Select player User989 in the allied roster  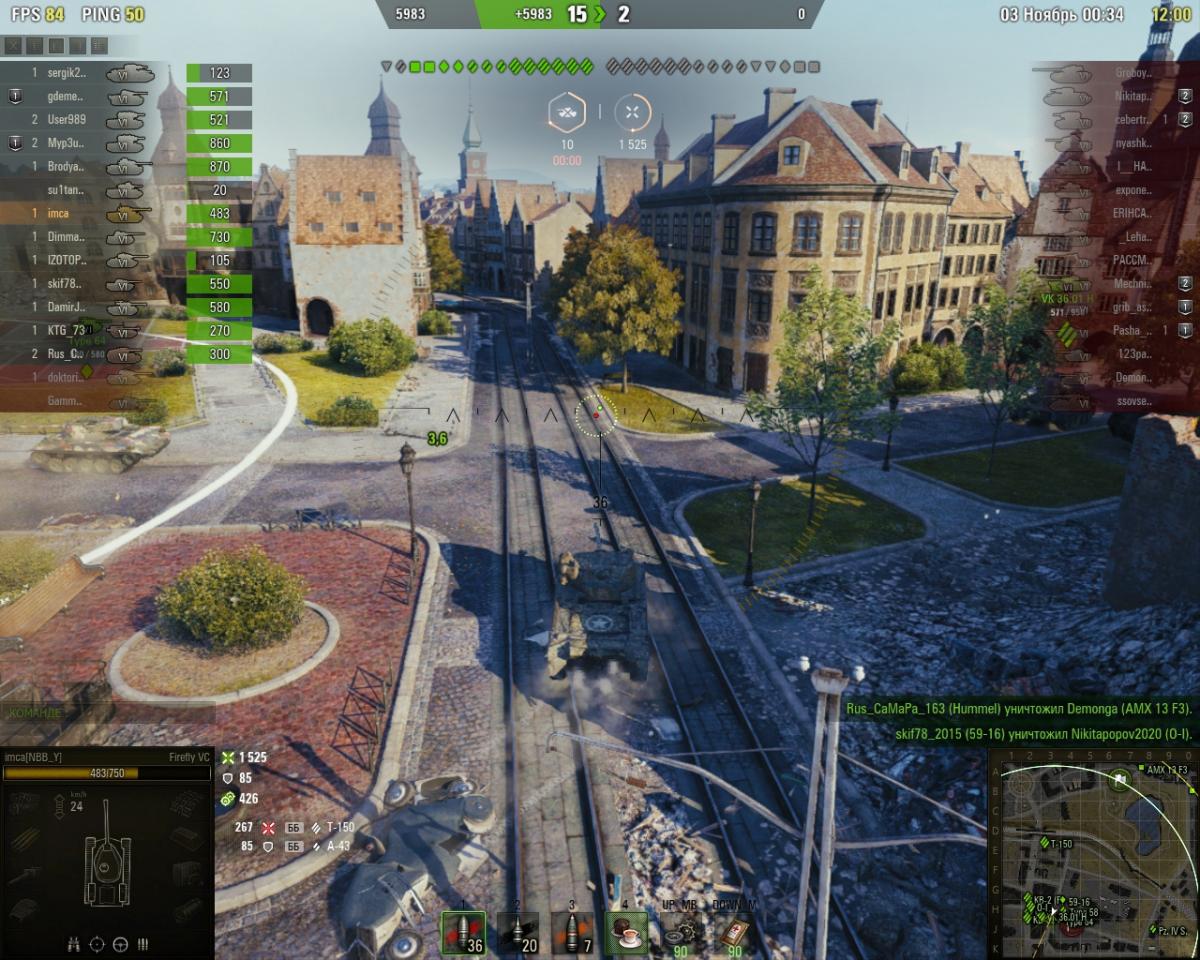click(x=67, y=120)
